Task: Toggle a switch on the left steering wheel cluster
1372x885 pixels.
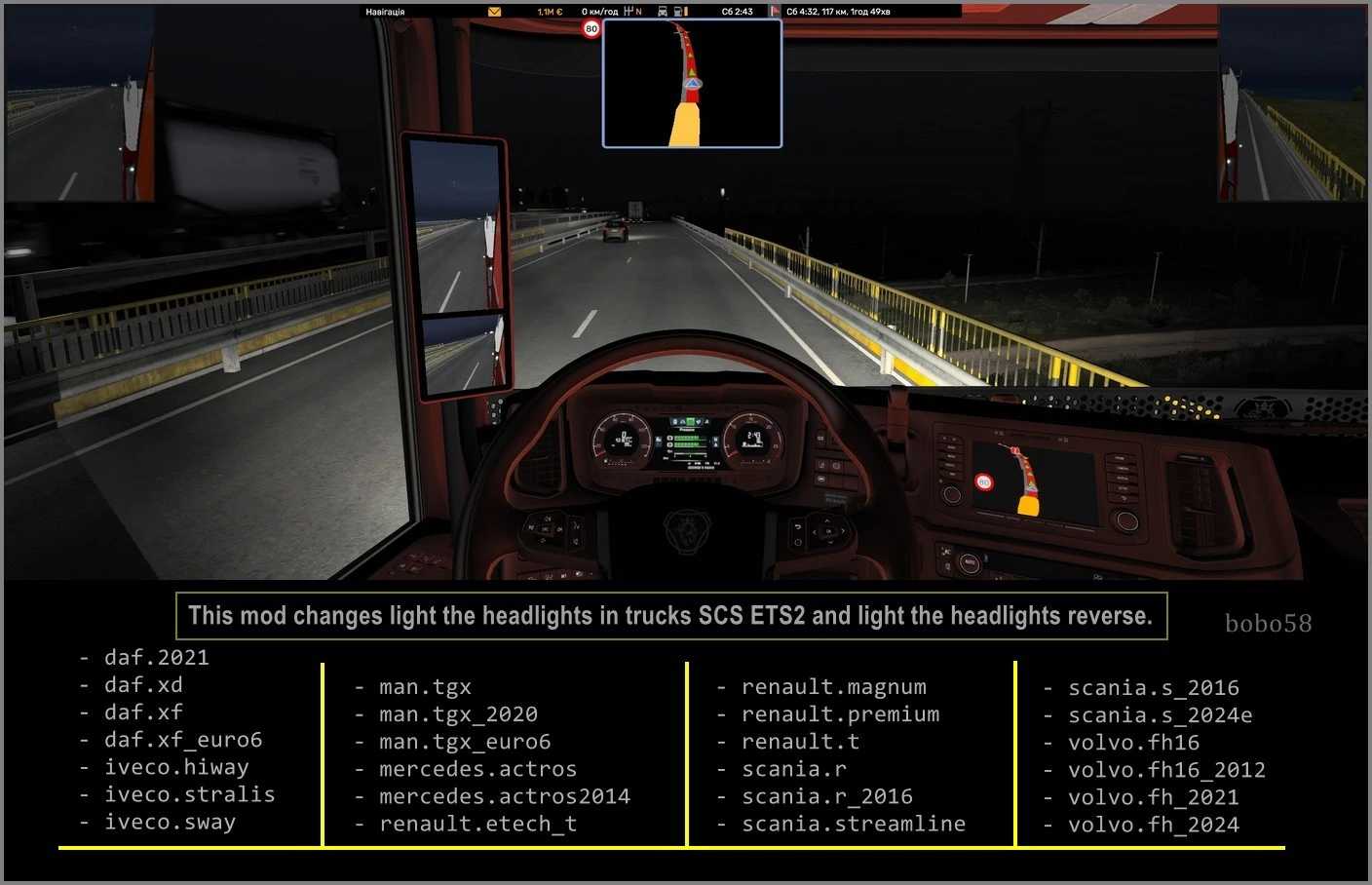Action: point(546,528)
